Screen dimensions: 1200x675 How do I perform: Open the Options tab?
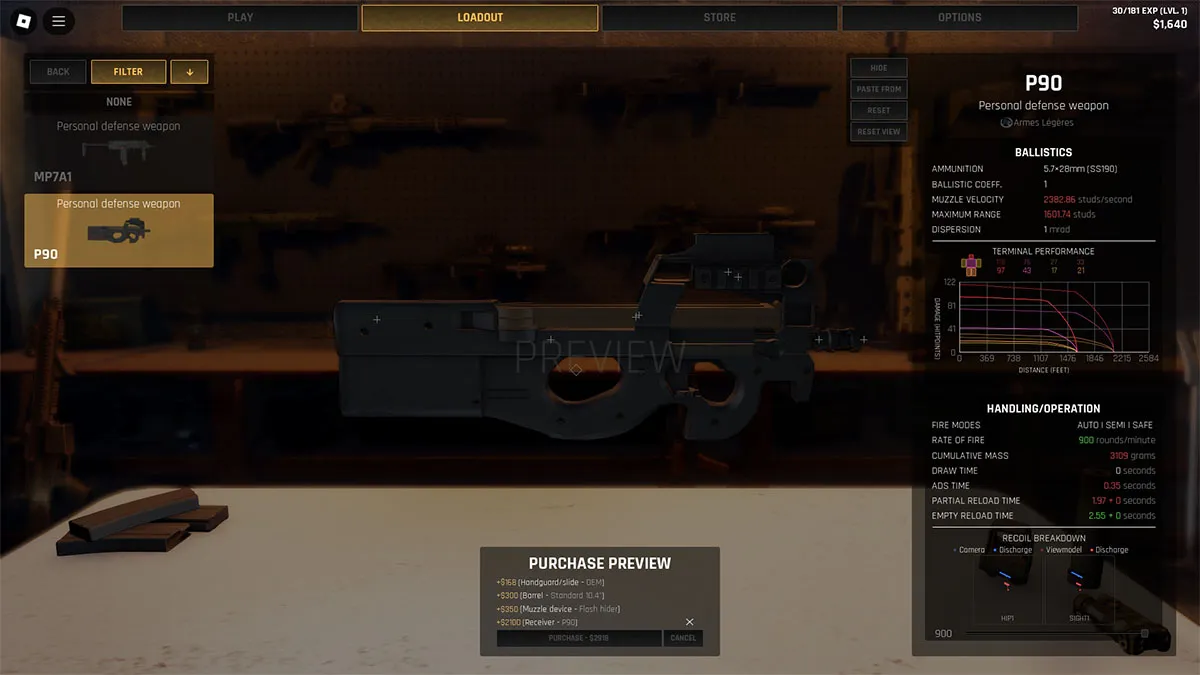[959, 18]
